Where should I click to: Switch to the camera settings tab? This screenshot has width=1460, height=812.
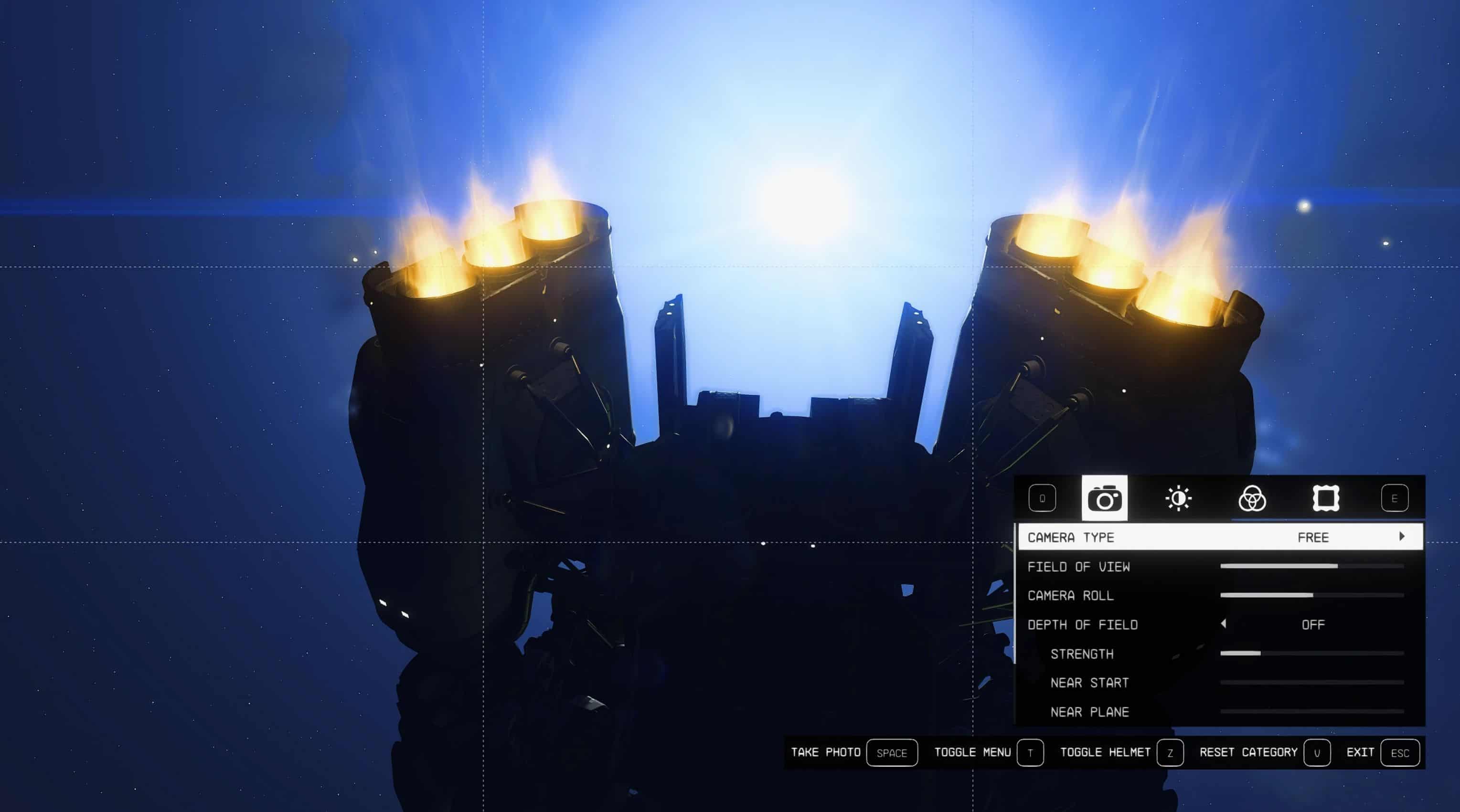1104,499
